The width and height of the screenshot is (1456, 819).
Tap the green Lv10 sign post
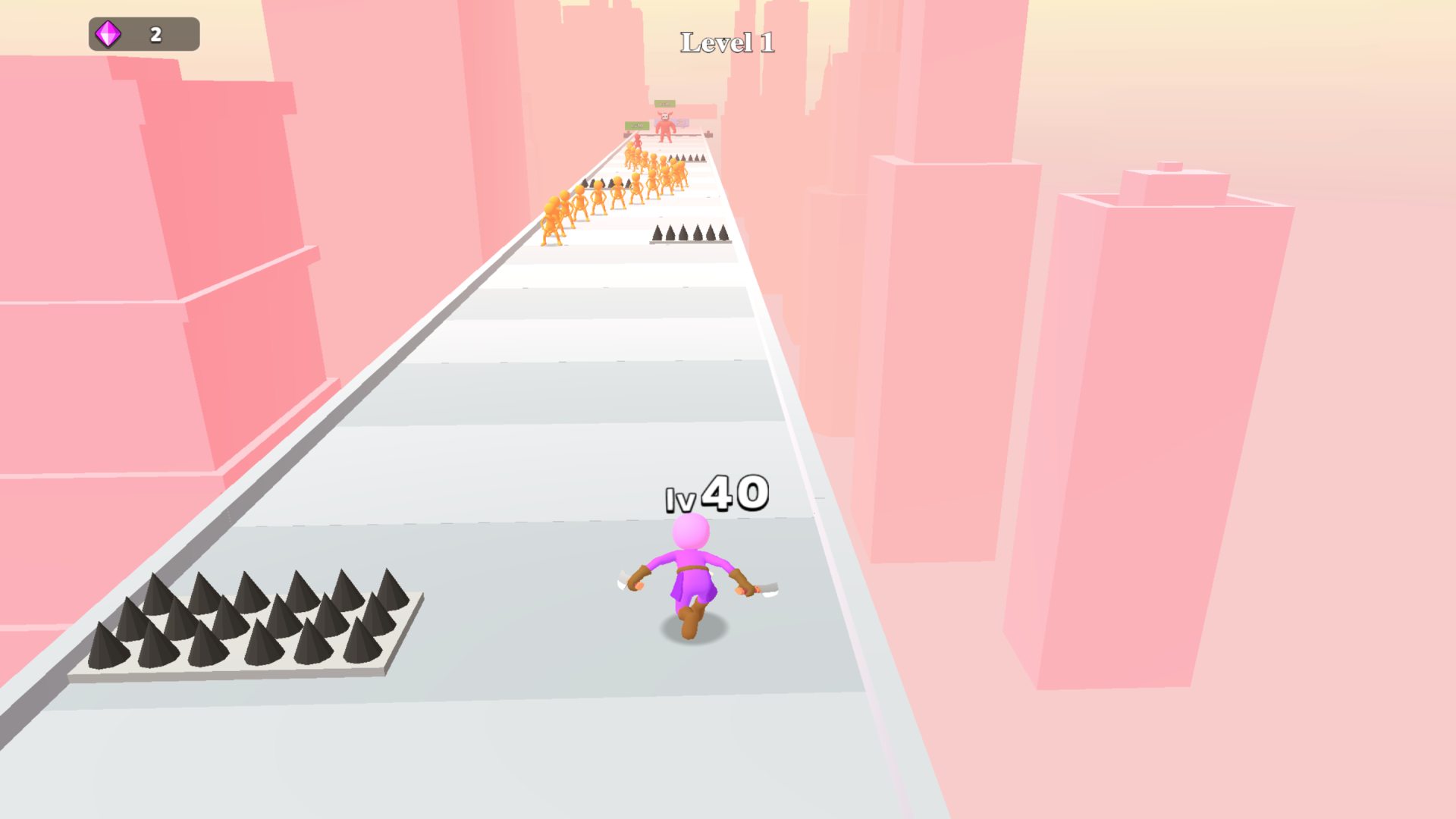(637, 126)
